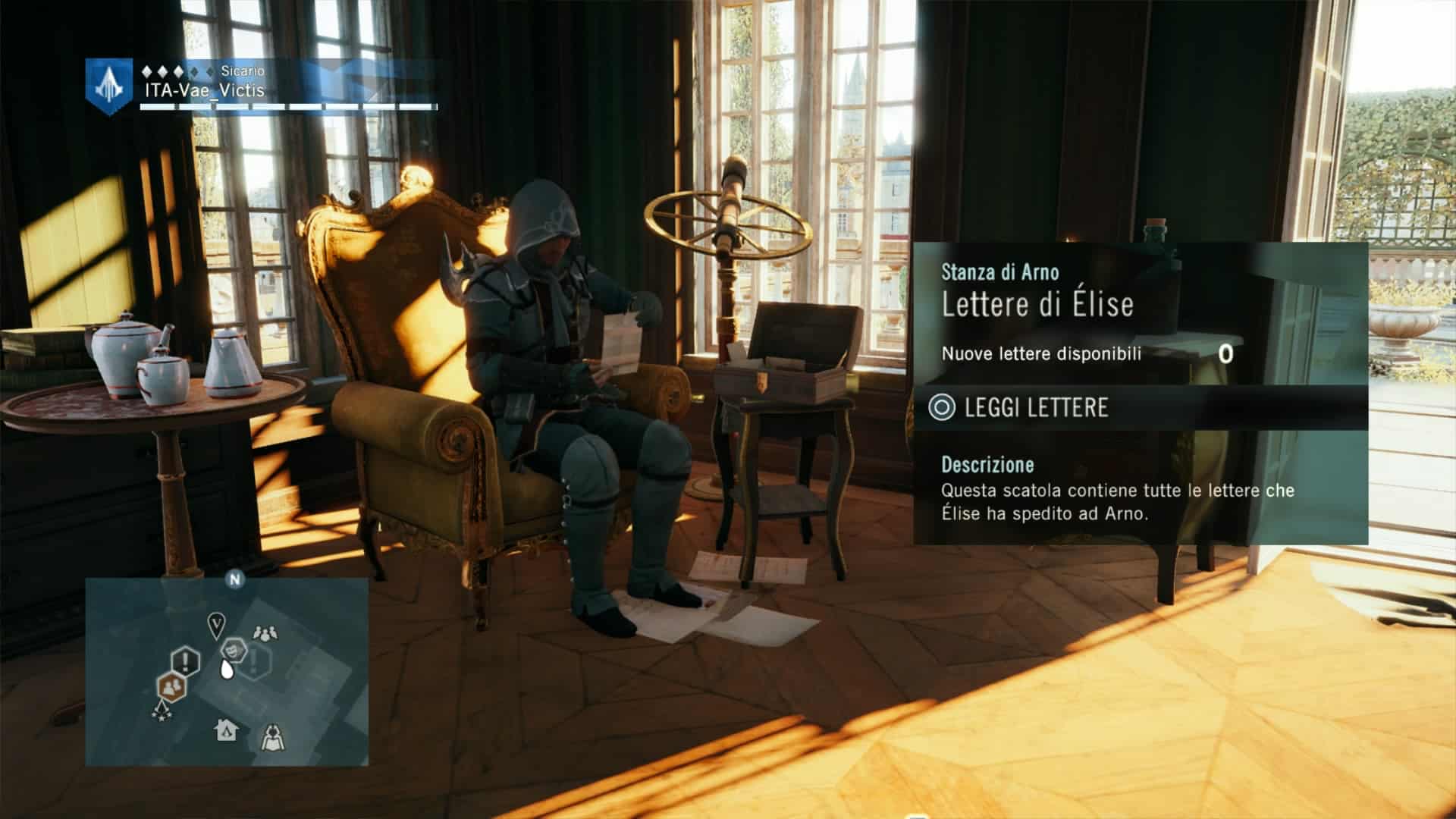Select the Leggi Lettere option
1456x819 pixels.
[1035, 408]
